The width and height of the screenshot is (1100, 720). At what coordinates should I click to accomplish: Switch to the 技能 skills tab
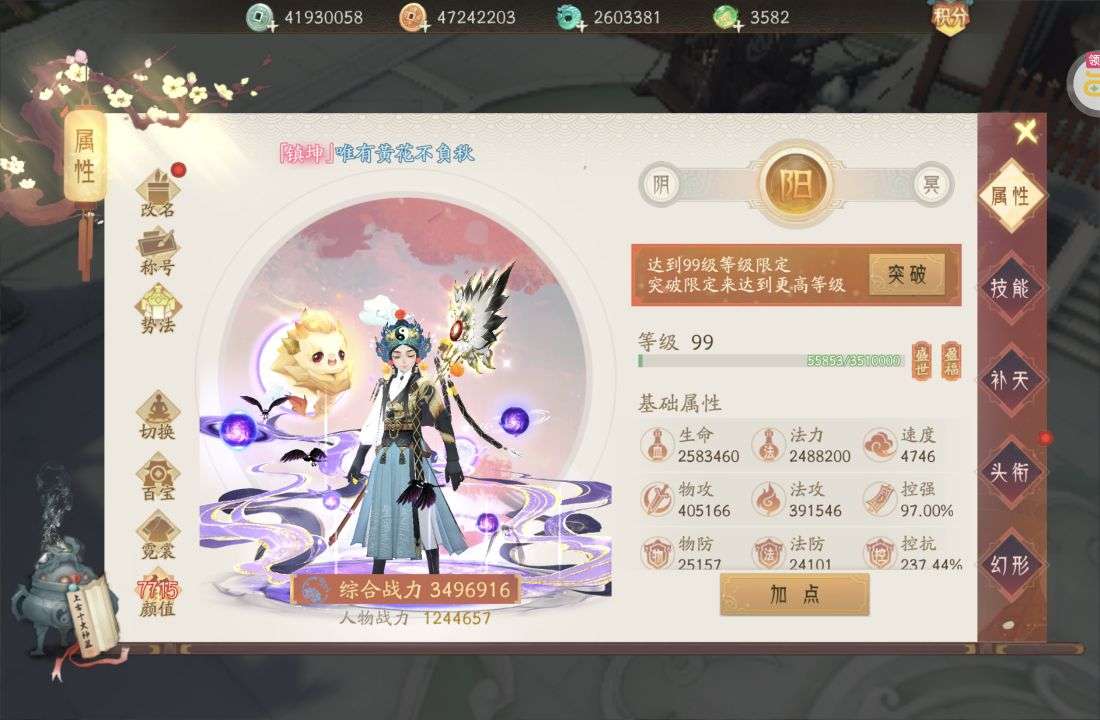[1010, 288]
